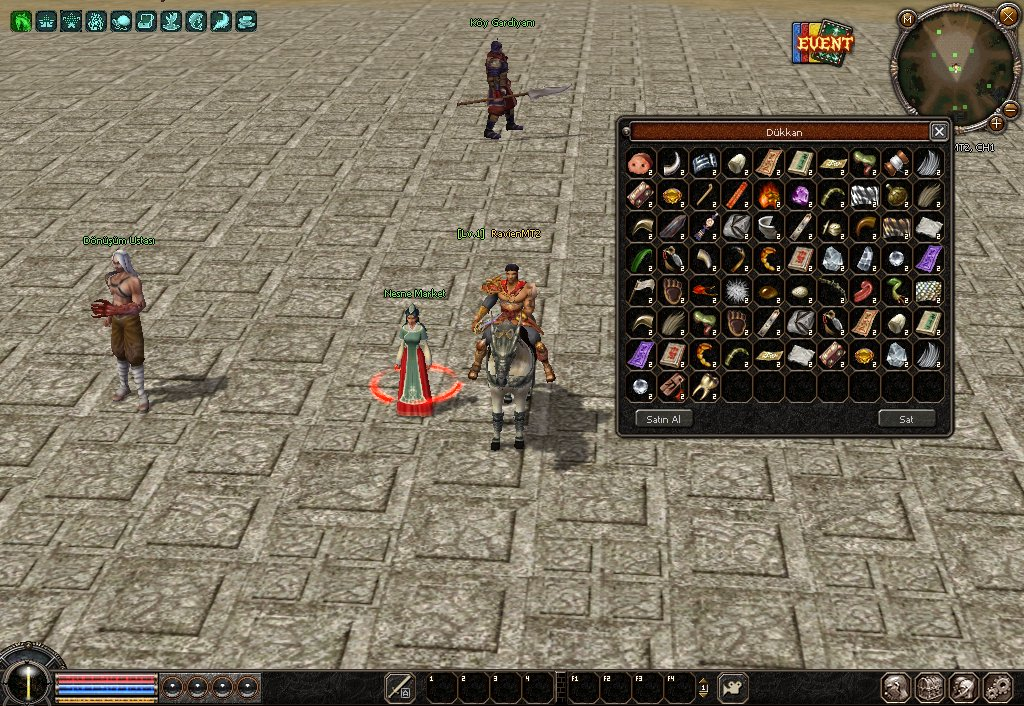
Task: Open the settings gear in the bottom bar
Action: click(x=997, y=687)
